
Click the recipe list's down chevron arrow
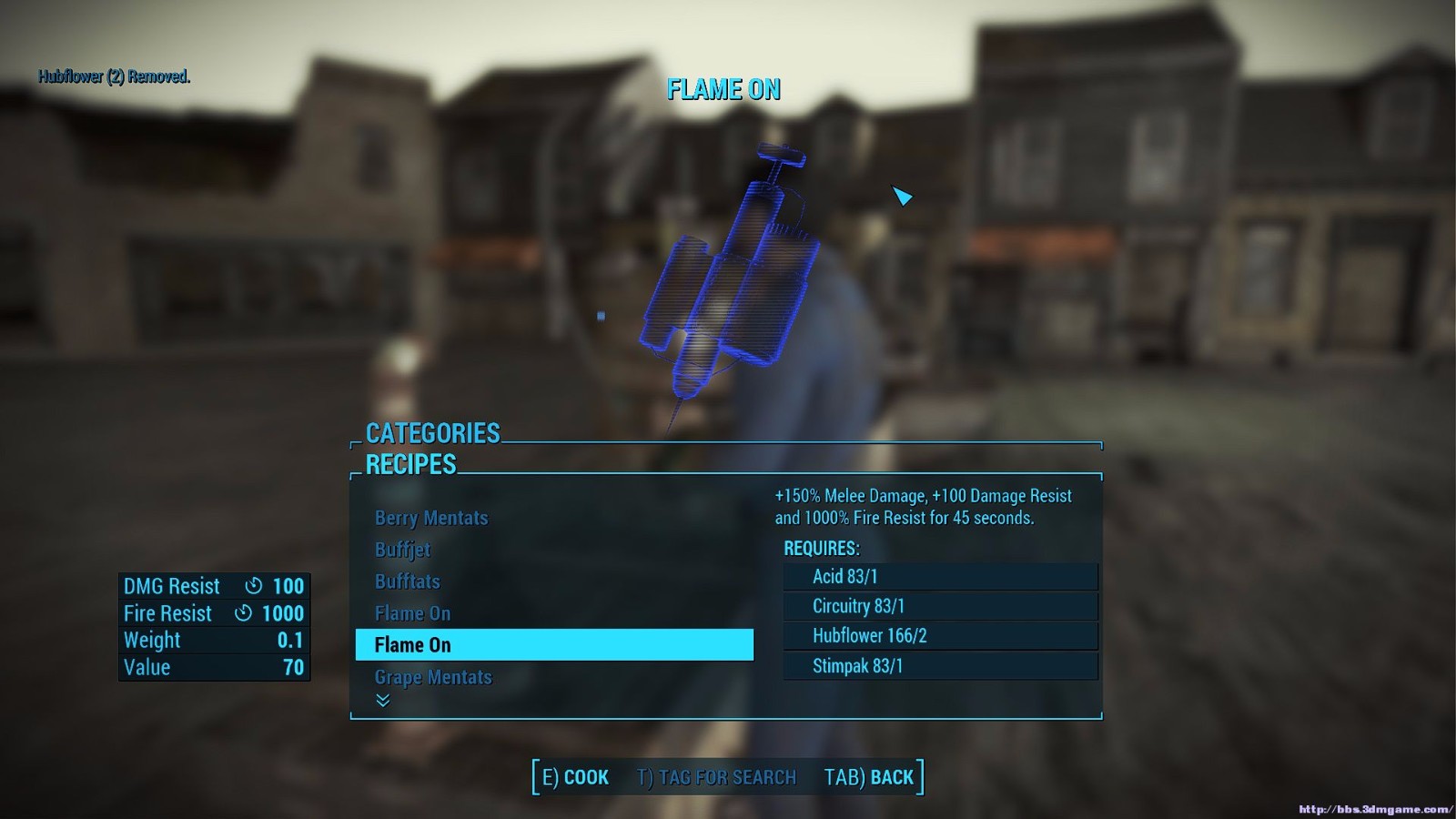pyautogui.click(x=383, y=700)
